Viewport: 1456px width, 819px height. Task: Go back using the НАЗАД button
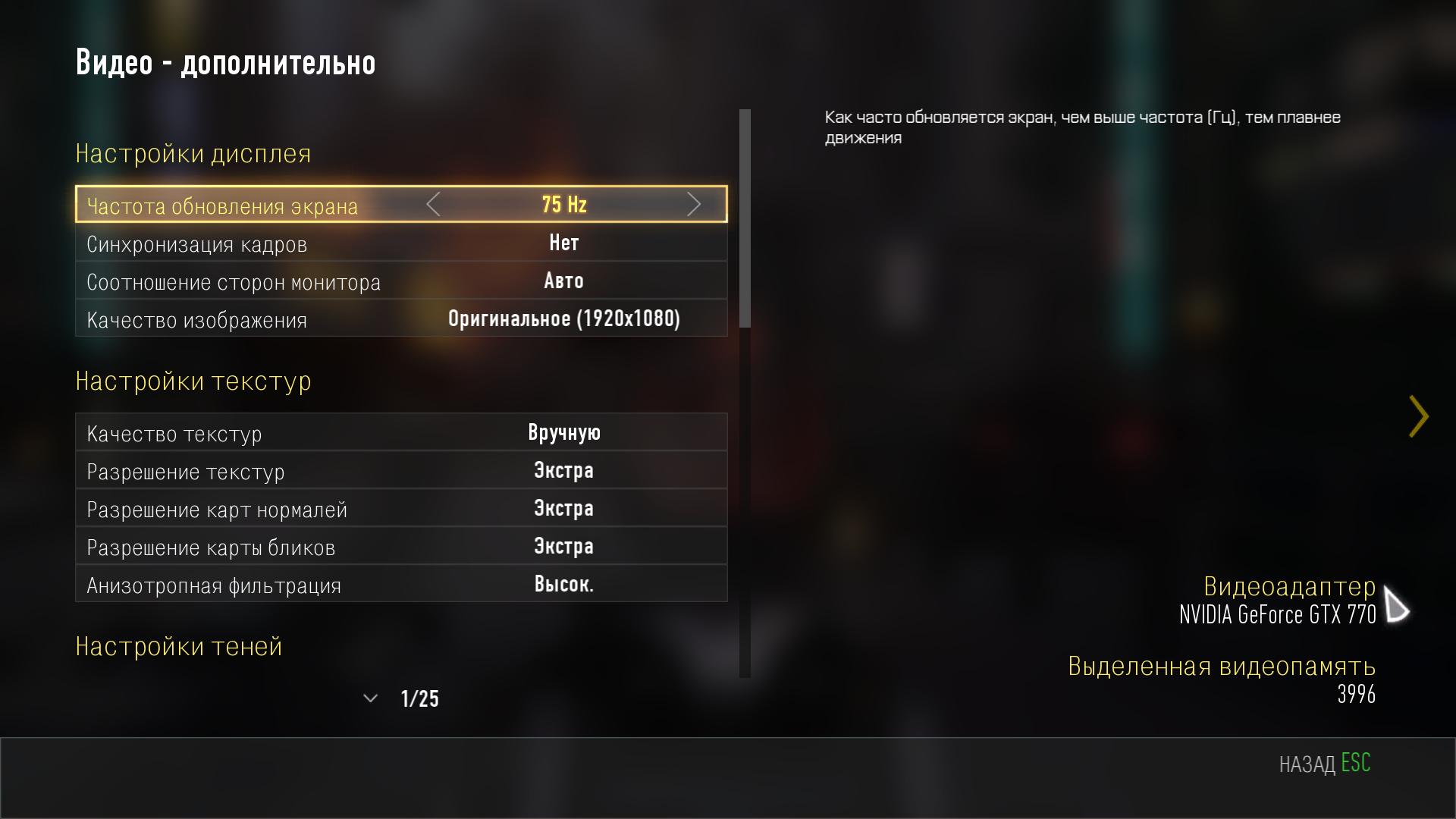point(1324,763)
